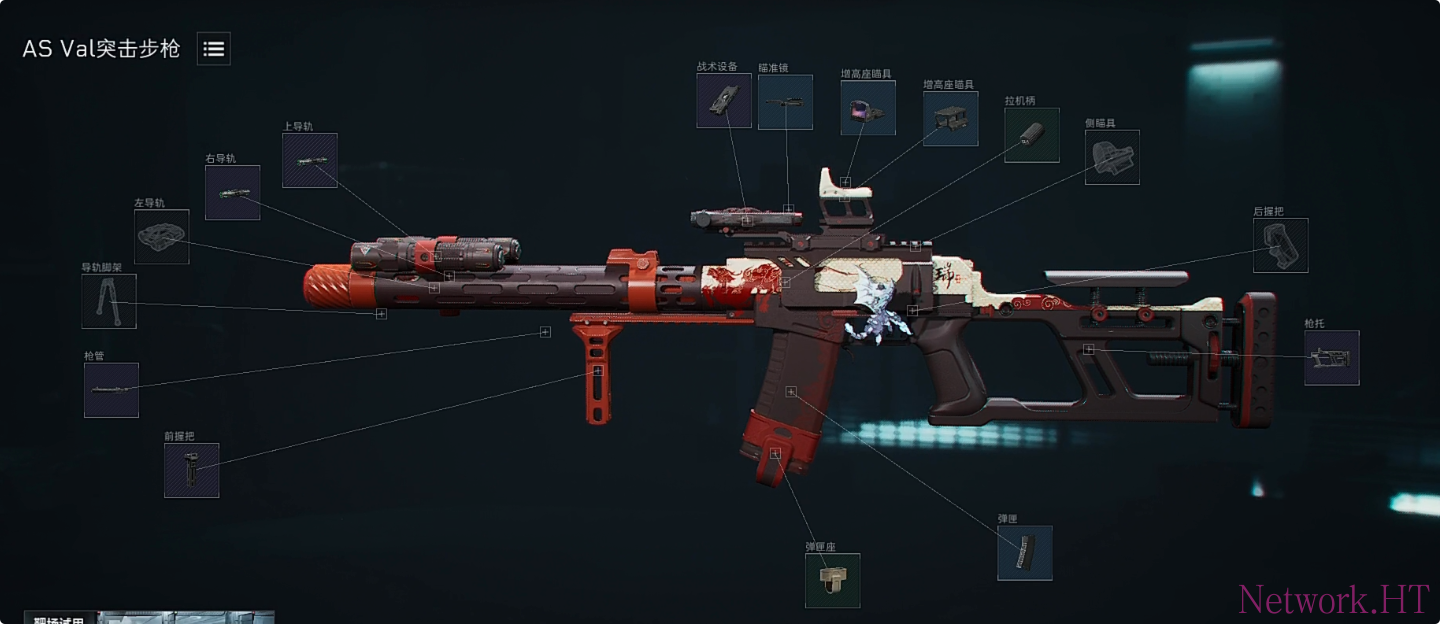Image resolution: width=1440 pixels, height=624 pixels.
Task: Choose the 枪管 barrel slot
Action: (x=111, y=390)
